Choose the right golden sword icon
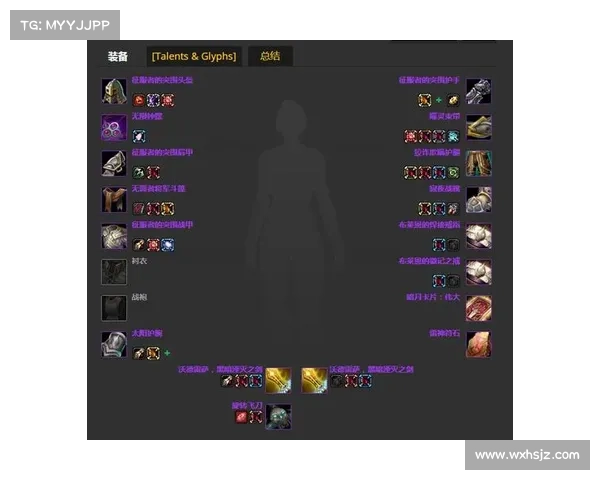The height and width of the screenshot is (480, 600). 314,380
